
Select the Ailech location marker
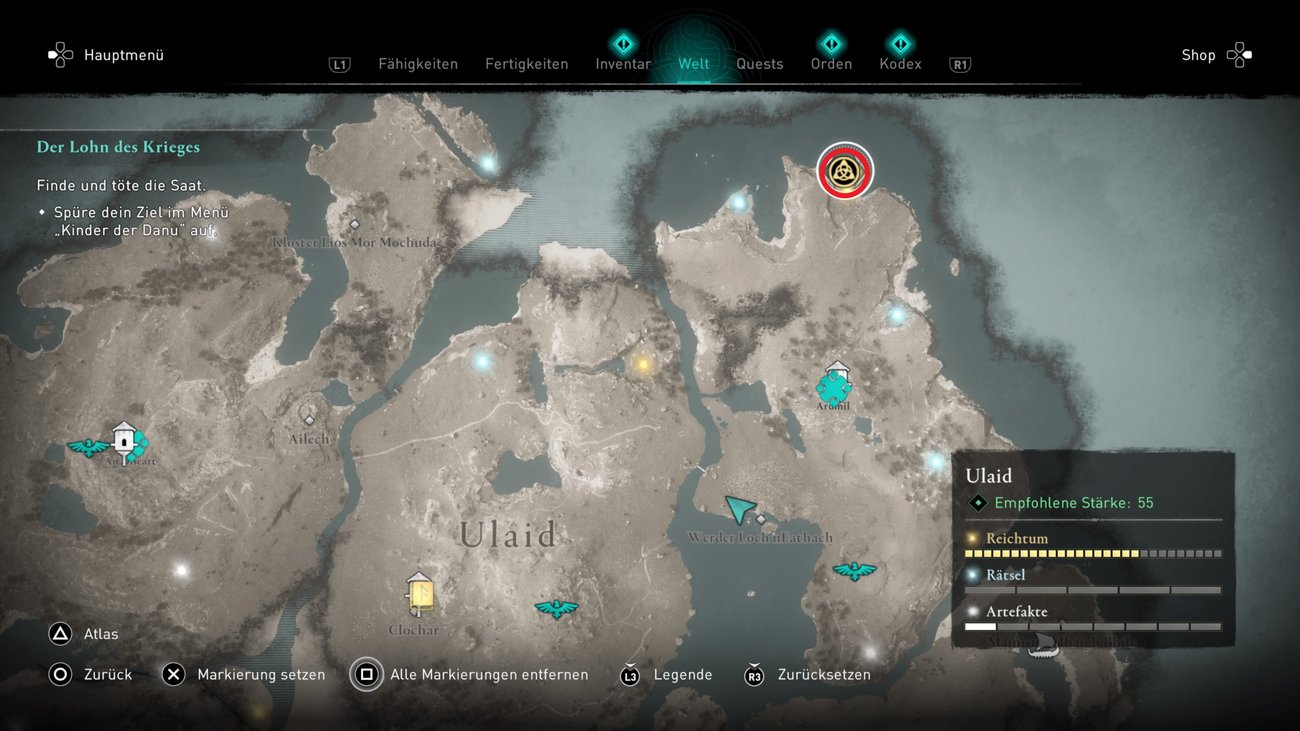[309, 420]
